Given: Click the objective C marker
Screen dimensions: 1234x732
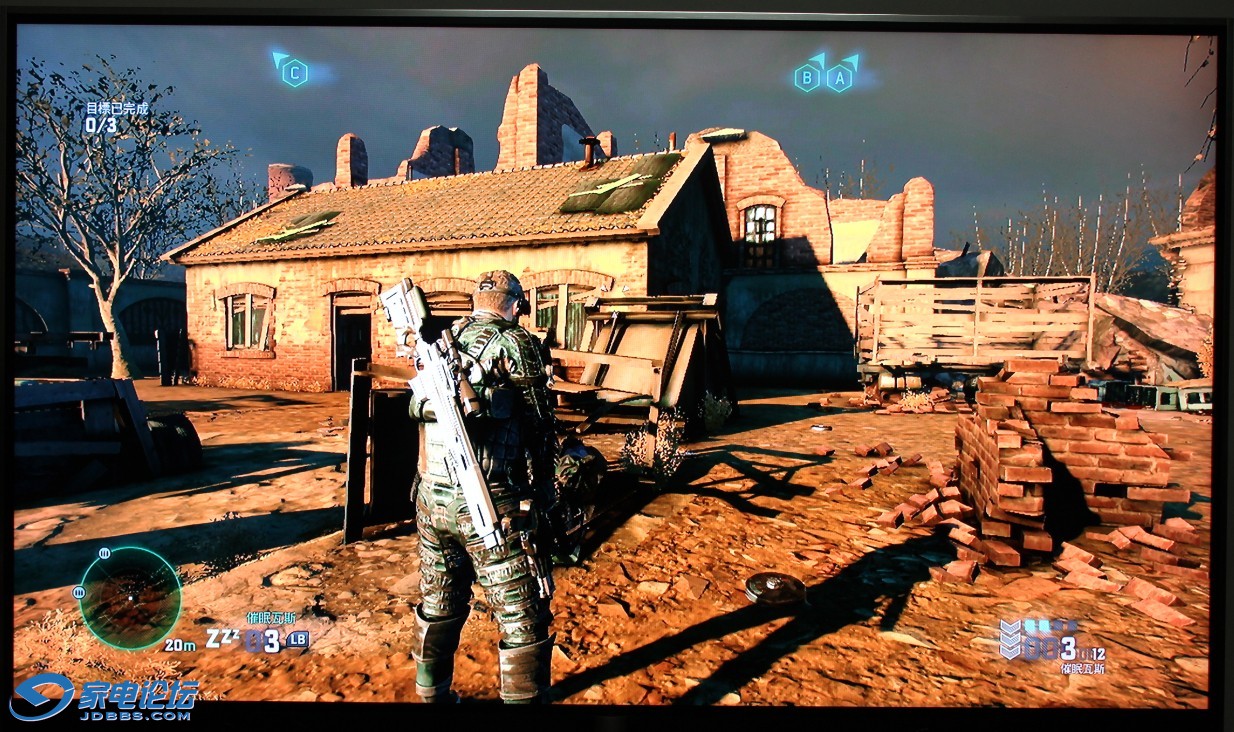Looking at the screenshot, I should [294, 72].
